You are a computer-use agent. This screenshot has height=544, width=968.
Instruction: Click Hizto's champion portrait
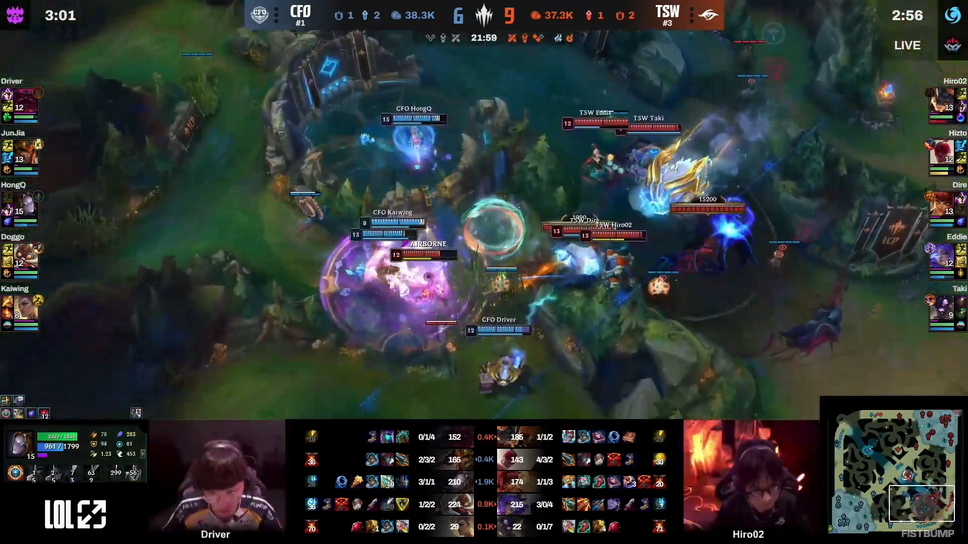click(942, 153)
